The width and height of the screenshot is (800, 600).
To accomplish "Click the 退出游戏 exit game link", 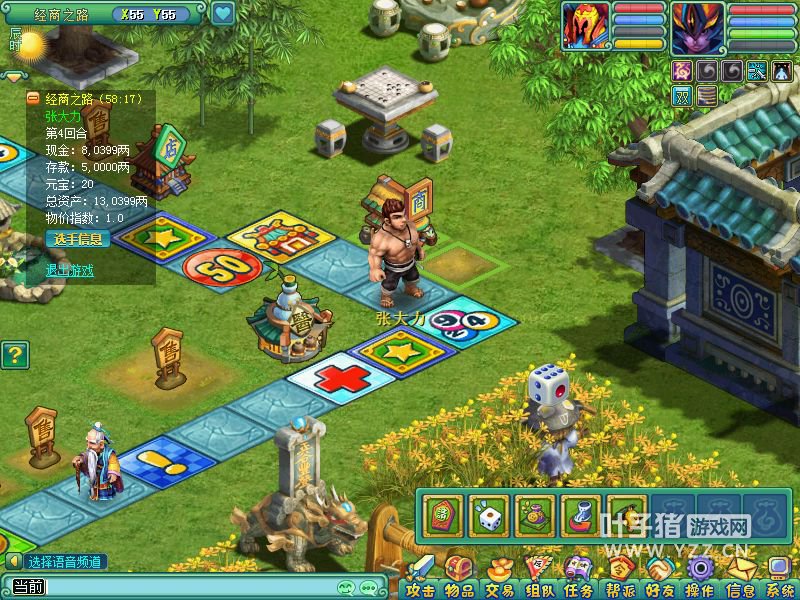I will point(70,270).
